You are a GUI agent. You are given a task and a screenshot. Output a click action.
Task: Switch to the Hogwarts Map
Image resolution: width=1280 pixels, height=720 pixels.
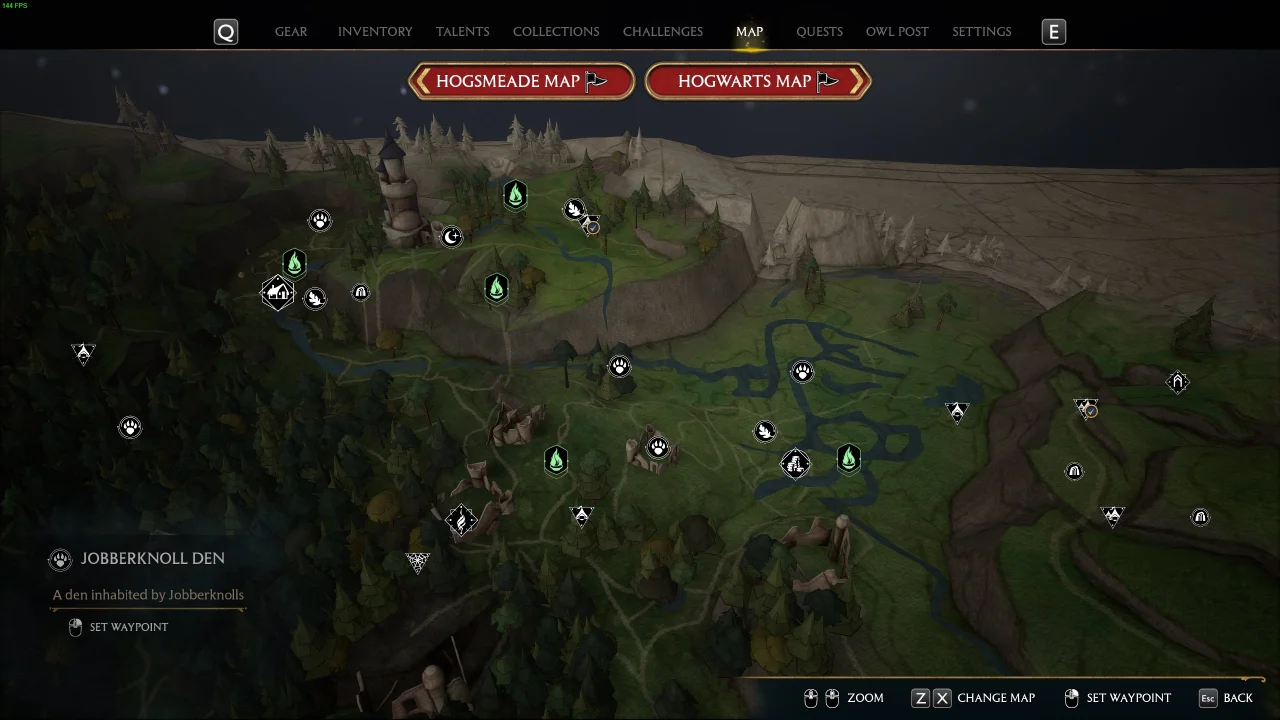pyautogui.click(x=758, y=82)
